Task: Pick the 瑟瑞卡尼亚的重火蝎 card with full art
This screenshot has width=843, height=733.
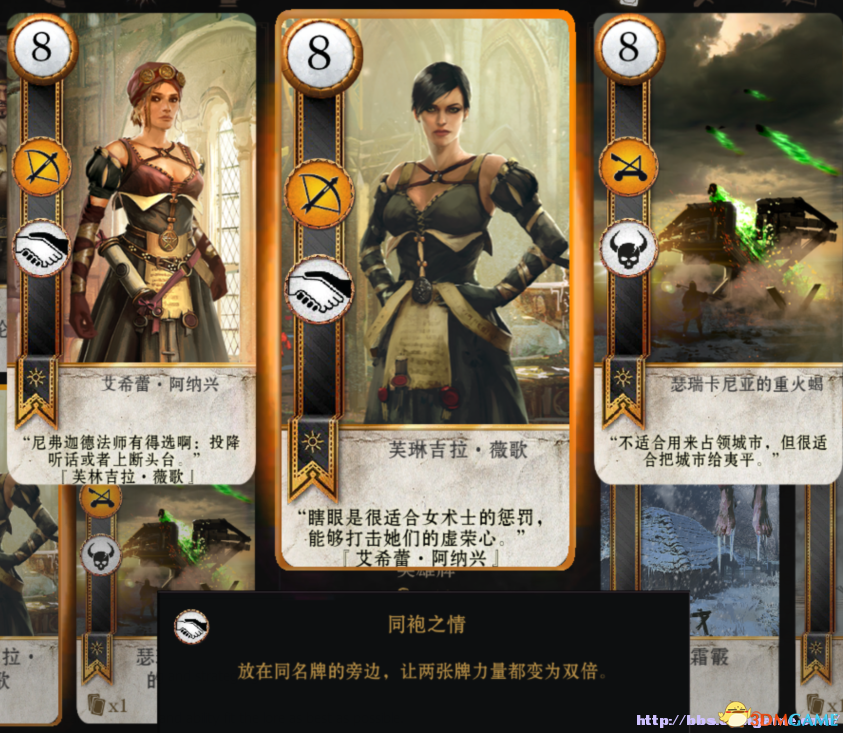Action: [x=718, y=240]
